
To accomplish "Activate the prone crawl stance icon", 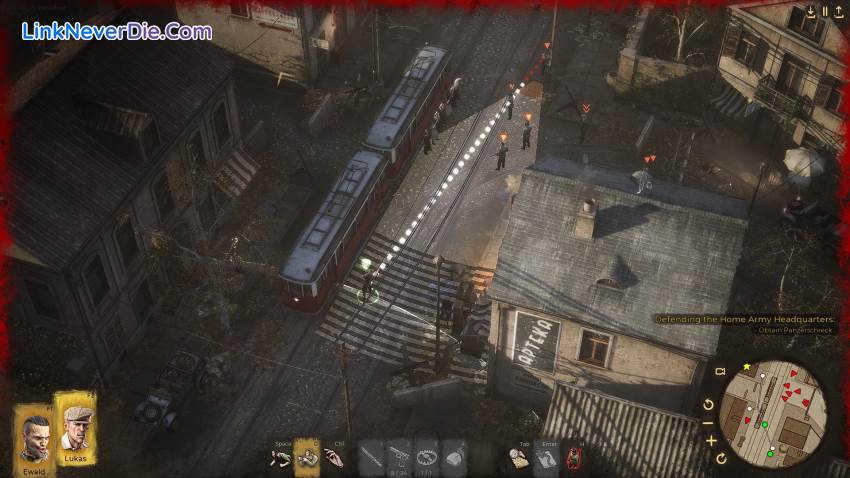I will tap(281, 458).
